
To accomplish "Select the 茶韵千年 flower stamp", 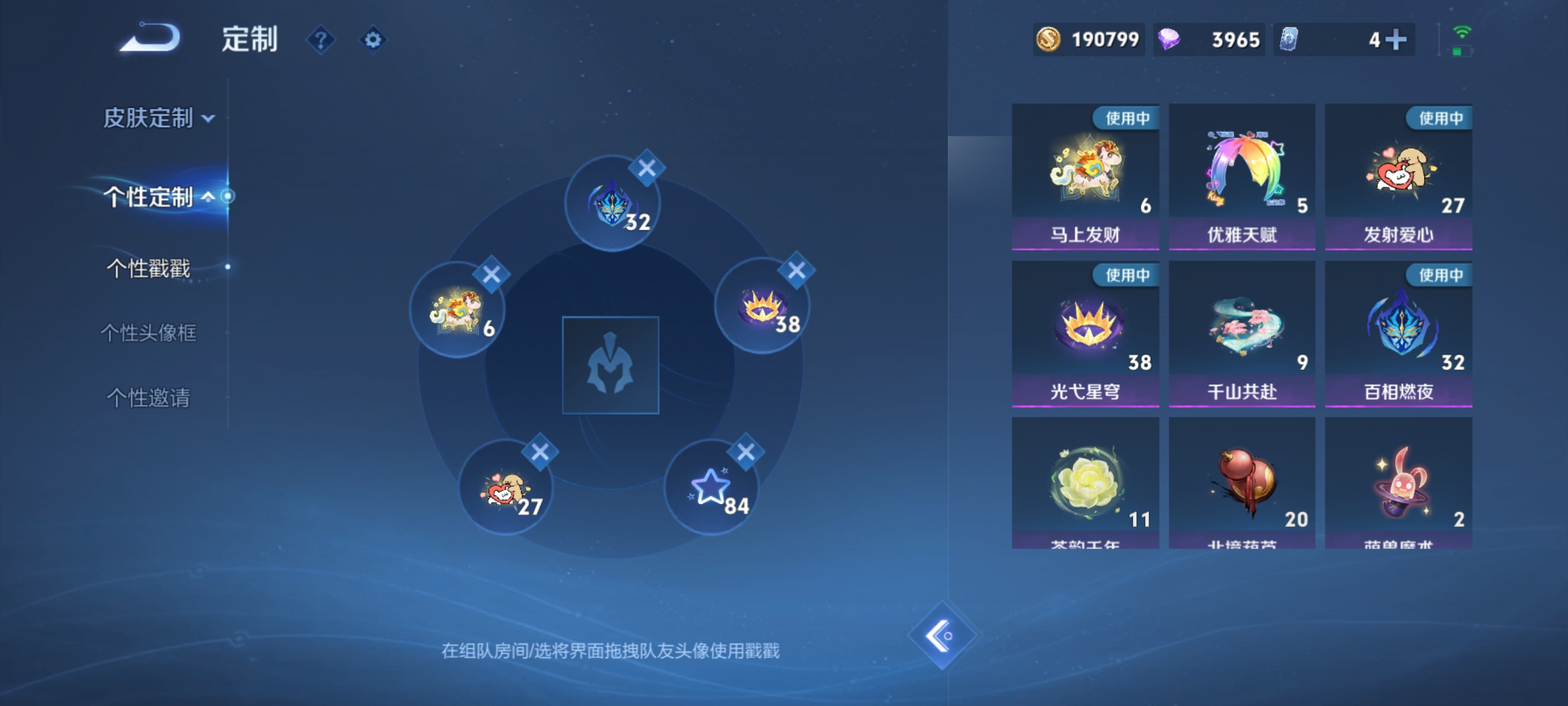I will (x=1085, y=484).
